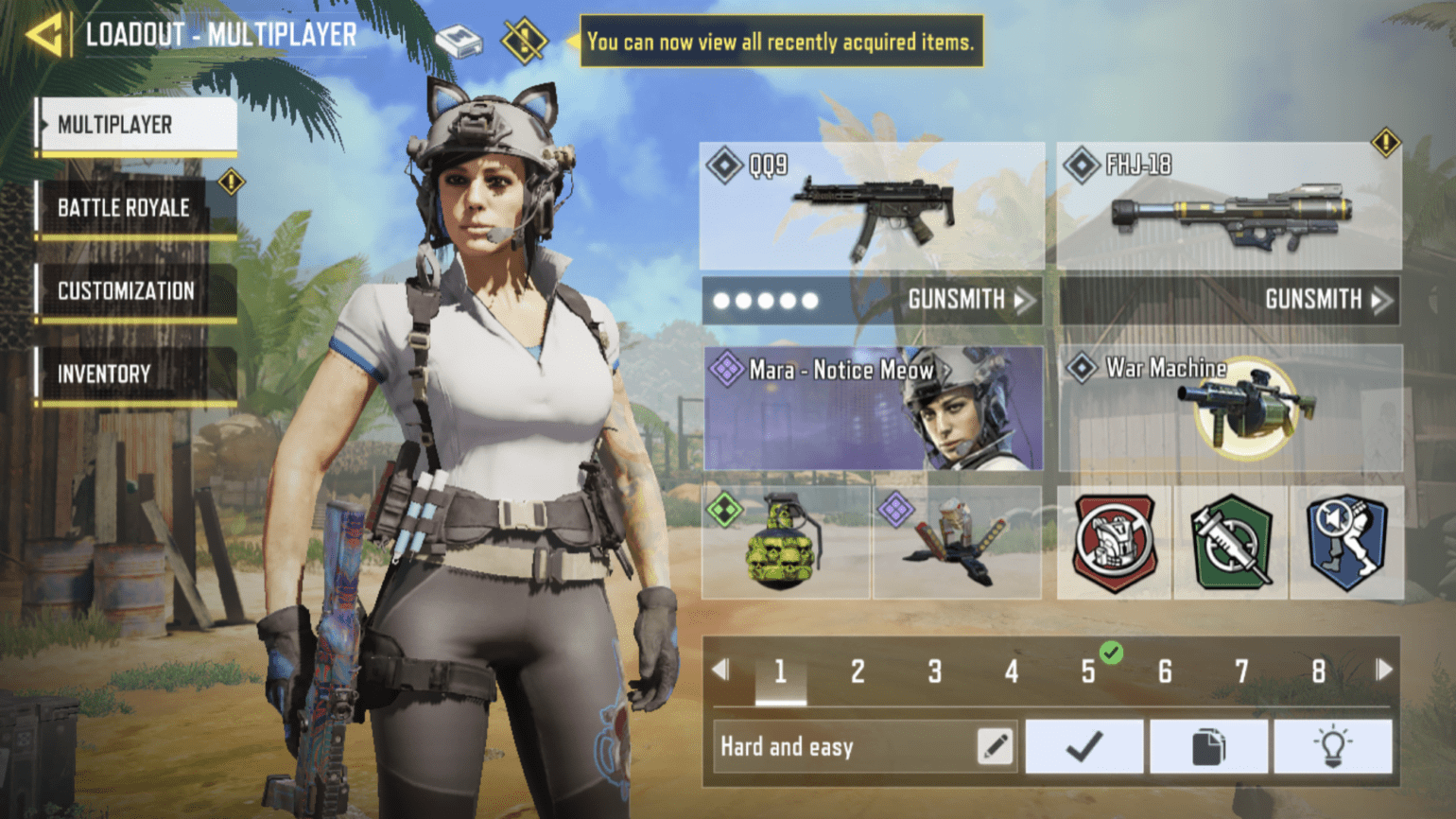Image resolution: width=1456 pixels, height=819 pixels.
Task: Open the Customization section
Action: click(132, 290)
